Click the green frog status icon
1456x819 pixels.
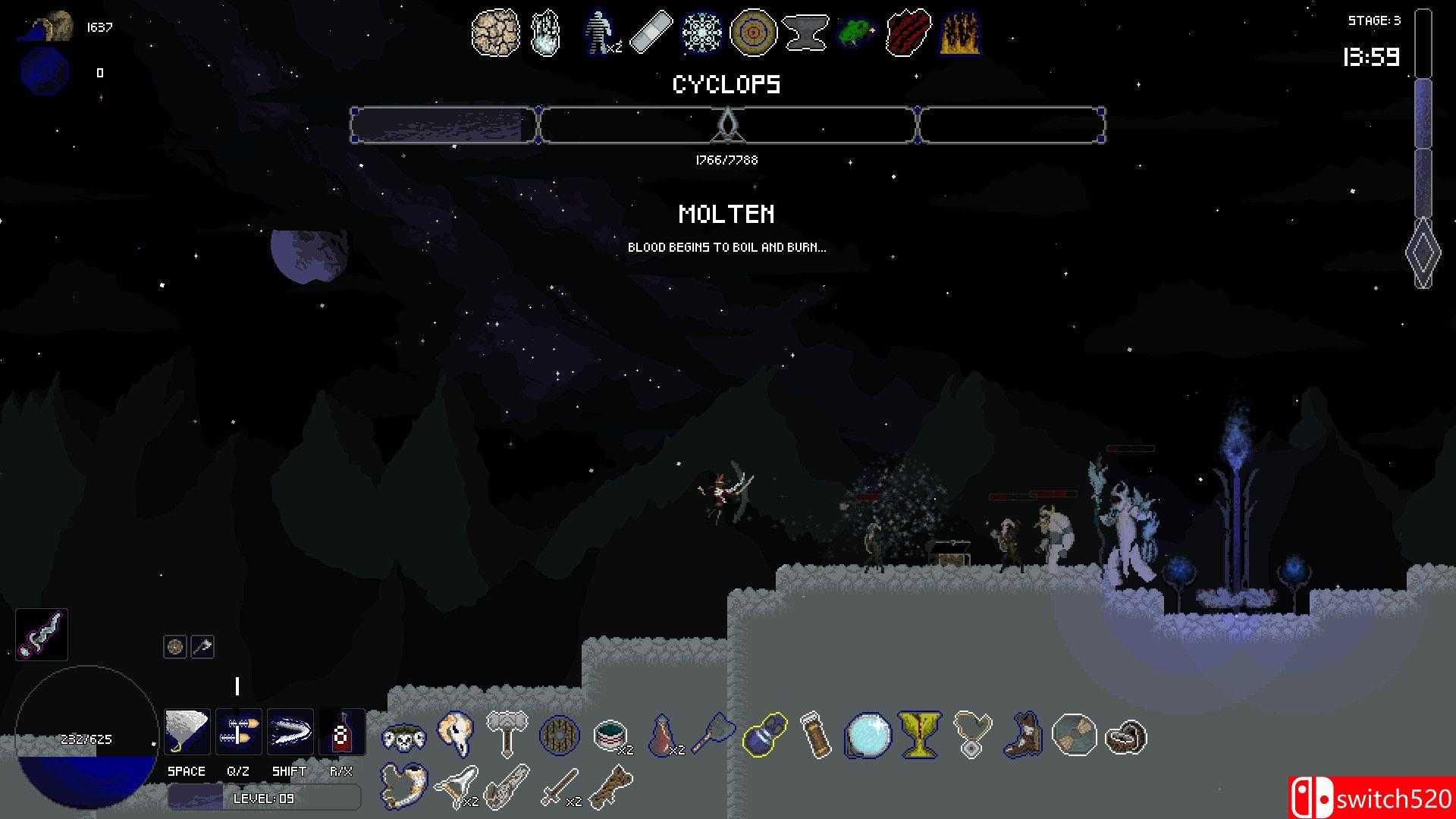pos(857,33)
